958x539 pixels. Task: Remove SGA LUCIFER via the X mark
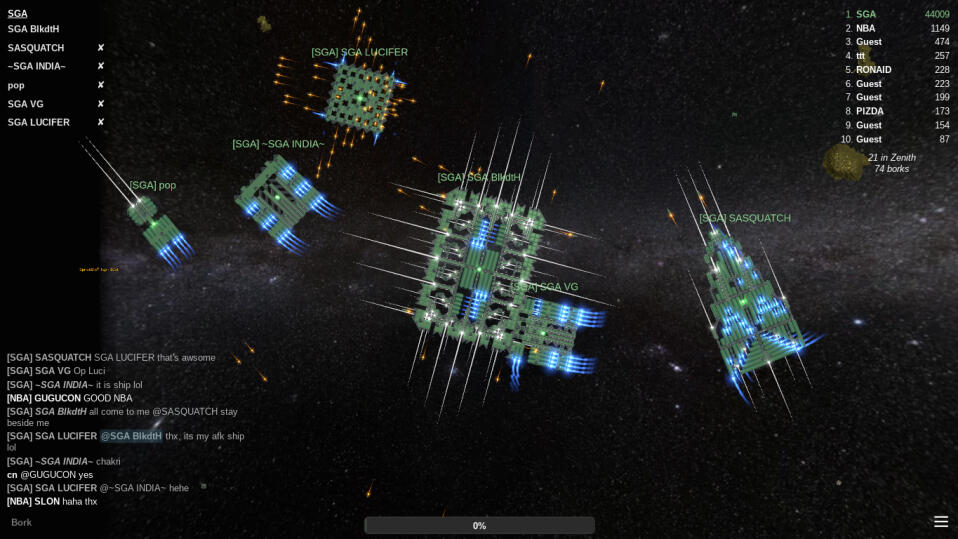tap(101, 122)
